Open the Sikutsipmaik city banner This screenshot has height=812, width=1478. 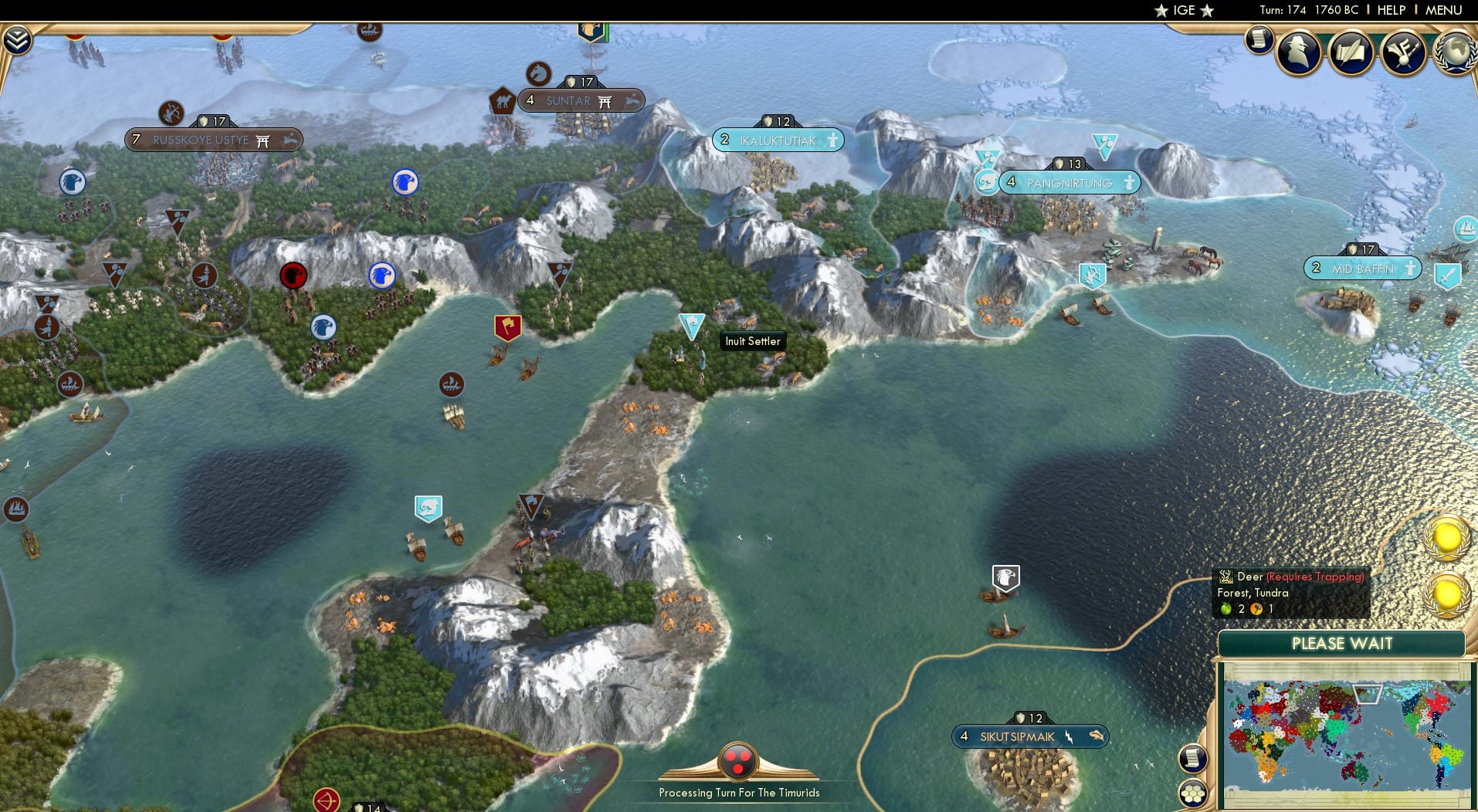tap(1031, 736)
